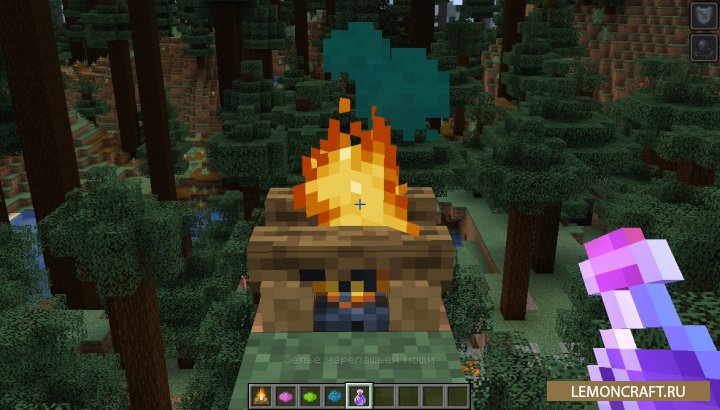This screenshot has width=720, height=410.
Task: Choose the lime green dye slot
Action: [309, 395]
